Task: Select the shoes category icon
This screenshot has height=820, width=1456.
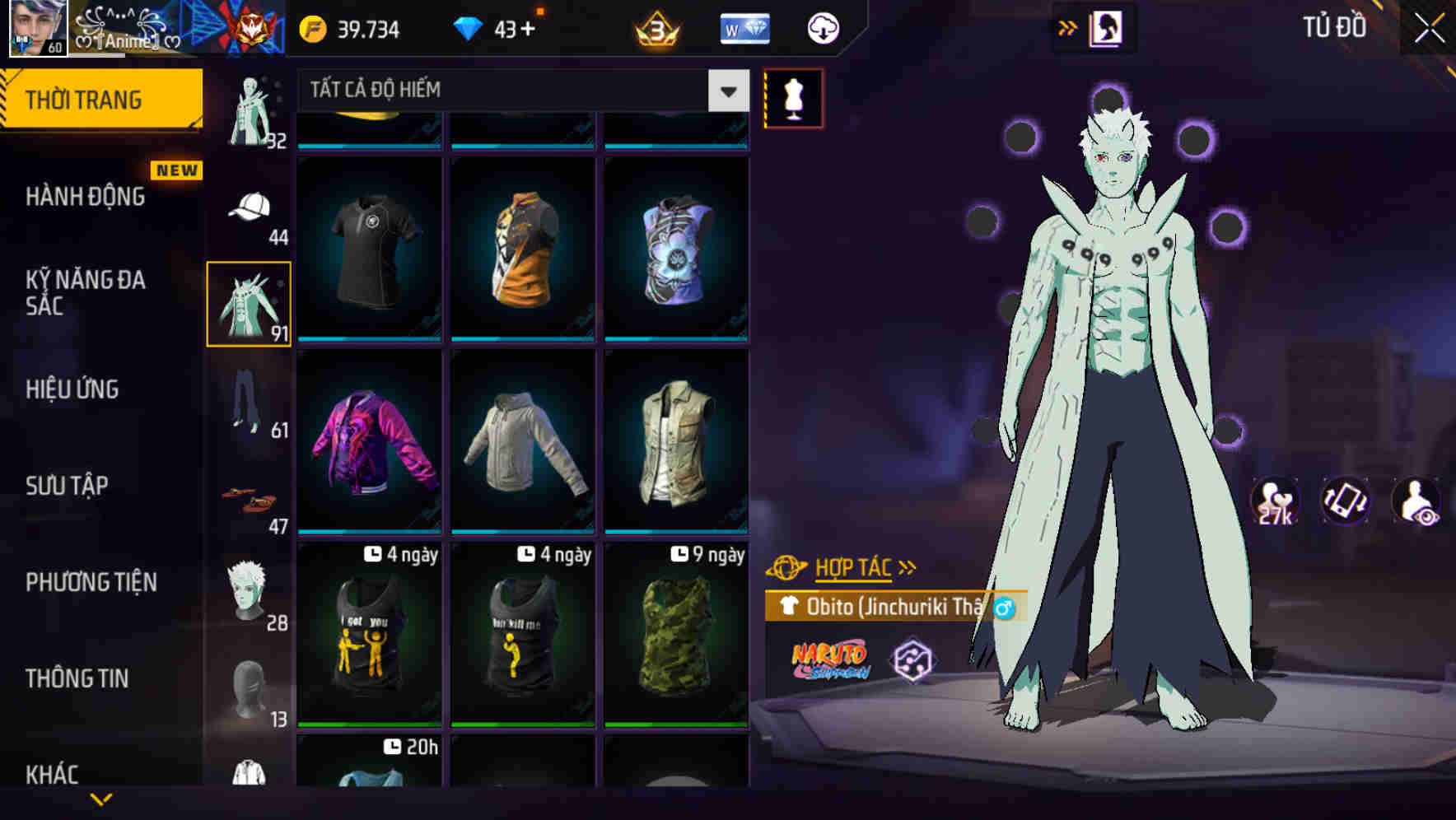Action: pyautogui.click(x=247, y=498)
